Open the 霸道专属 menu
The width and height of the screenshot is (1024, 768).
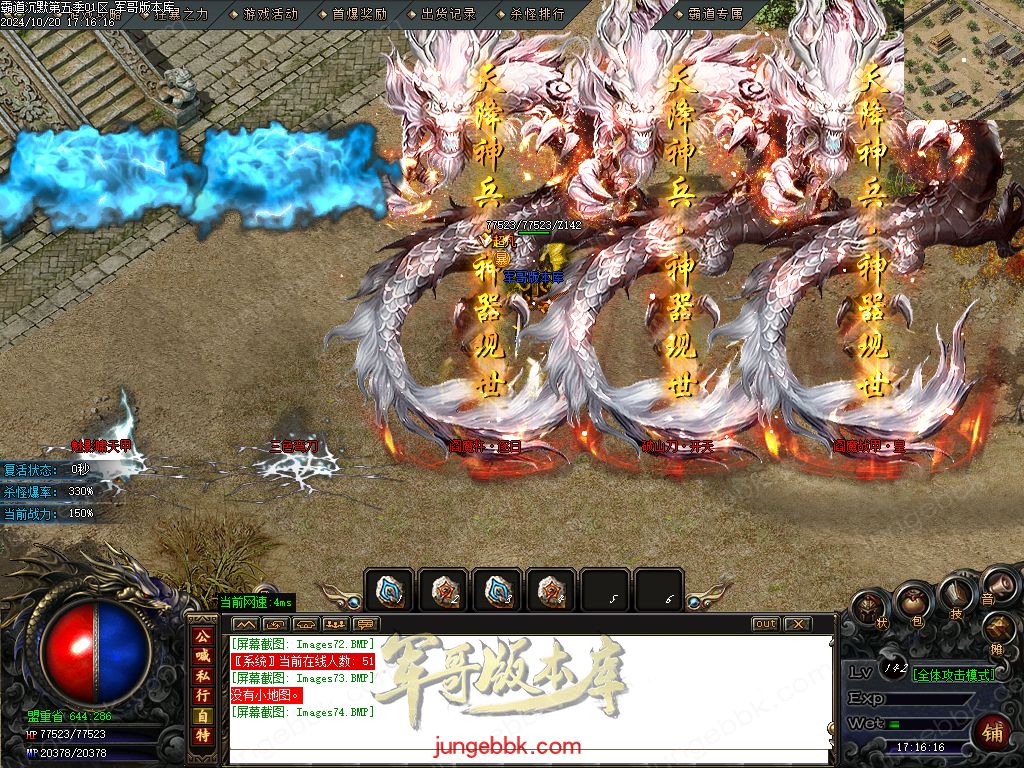(715, 14)
